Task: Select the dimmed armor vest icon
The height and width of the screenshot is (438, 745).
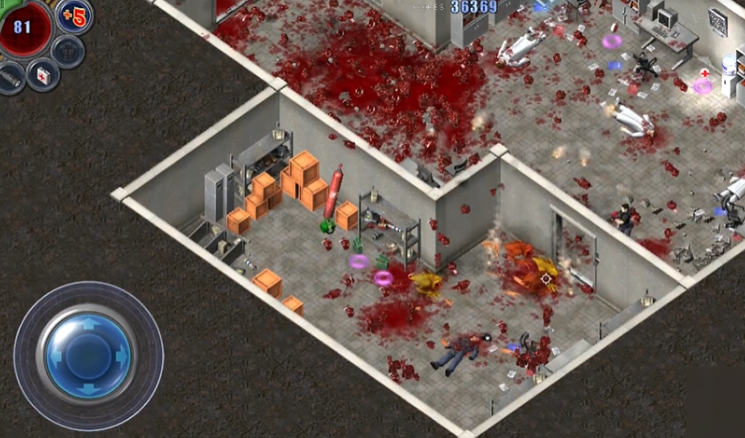Action: coord(68,50)
